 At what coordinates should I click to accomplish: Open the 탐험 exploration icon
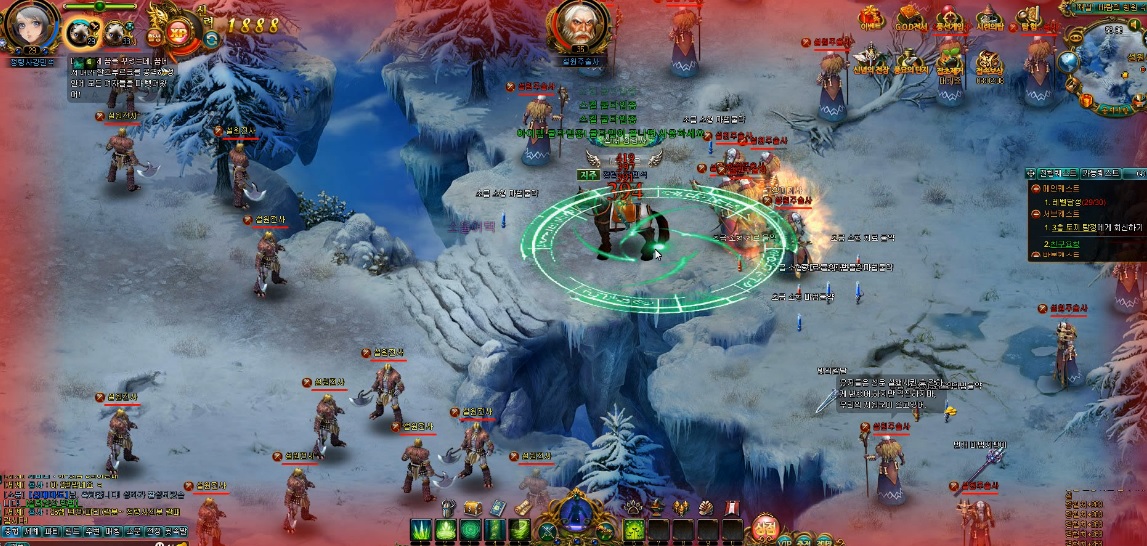(x=1028, y=19)
